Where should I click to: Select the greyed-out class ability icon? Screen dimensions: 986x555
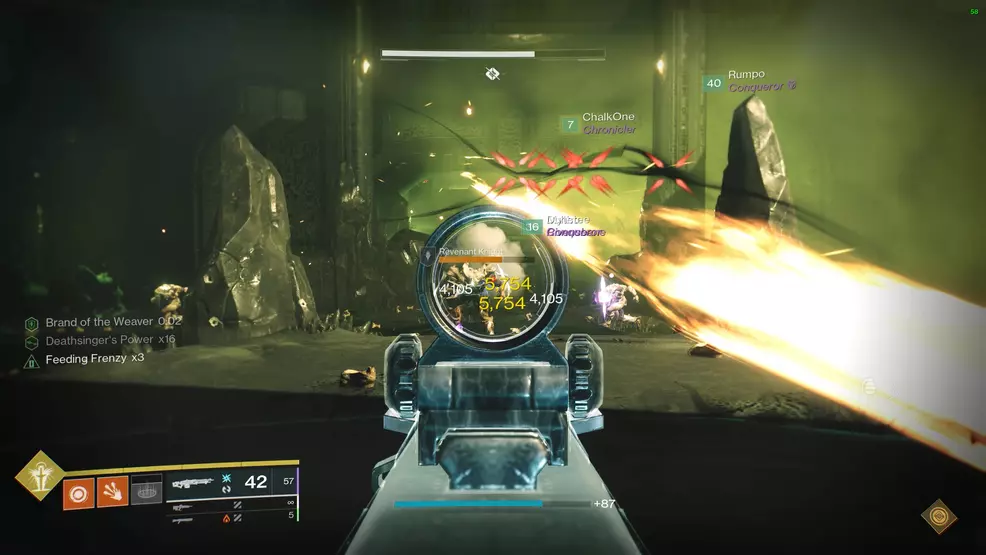tap(146, 490)
